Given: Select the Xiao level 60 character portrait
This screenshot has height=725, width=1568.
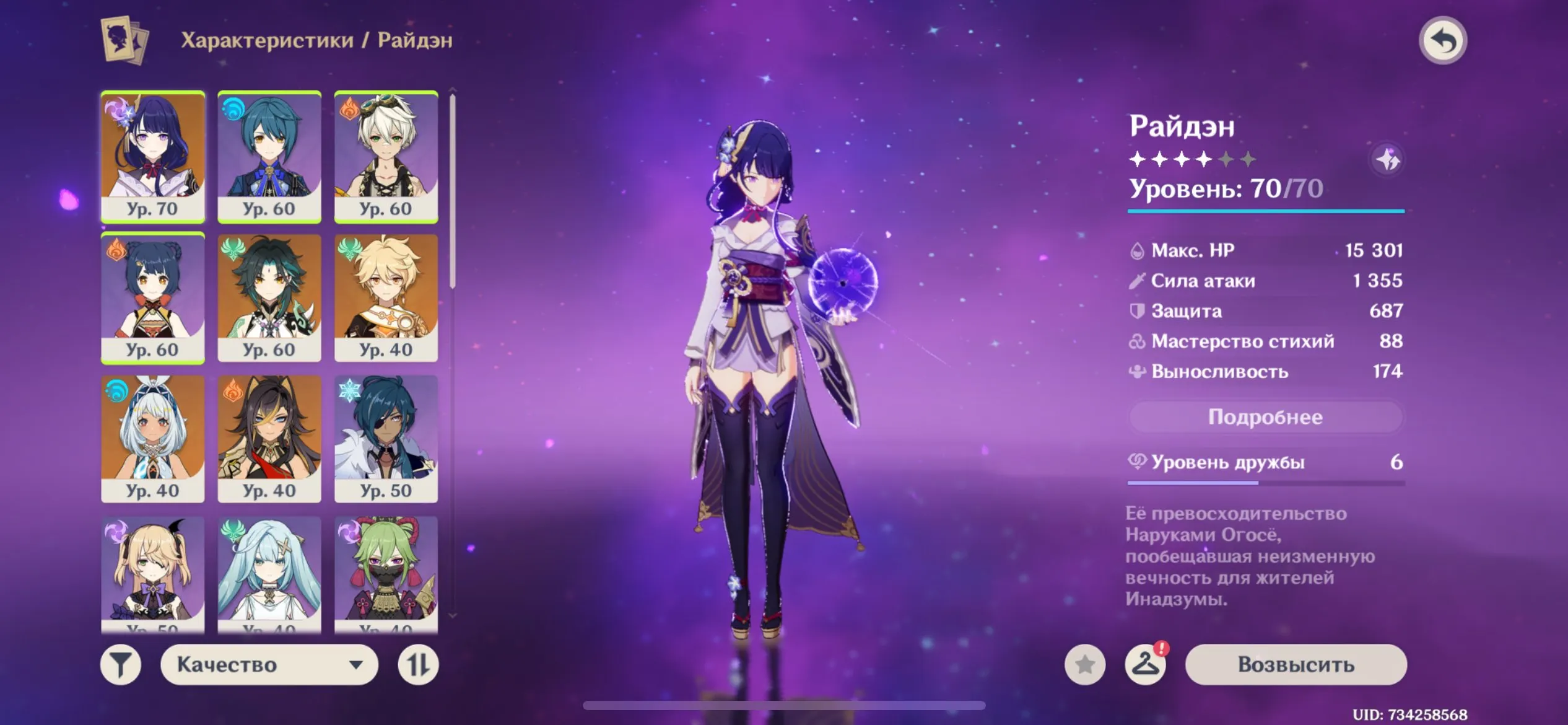Looking at the screenshot, I should pyautogui.click(x=269, y=297).
